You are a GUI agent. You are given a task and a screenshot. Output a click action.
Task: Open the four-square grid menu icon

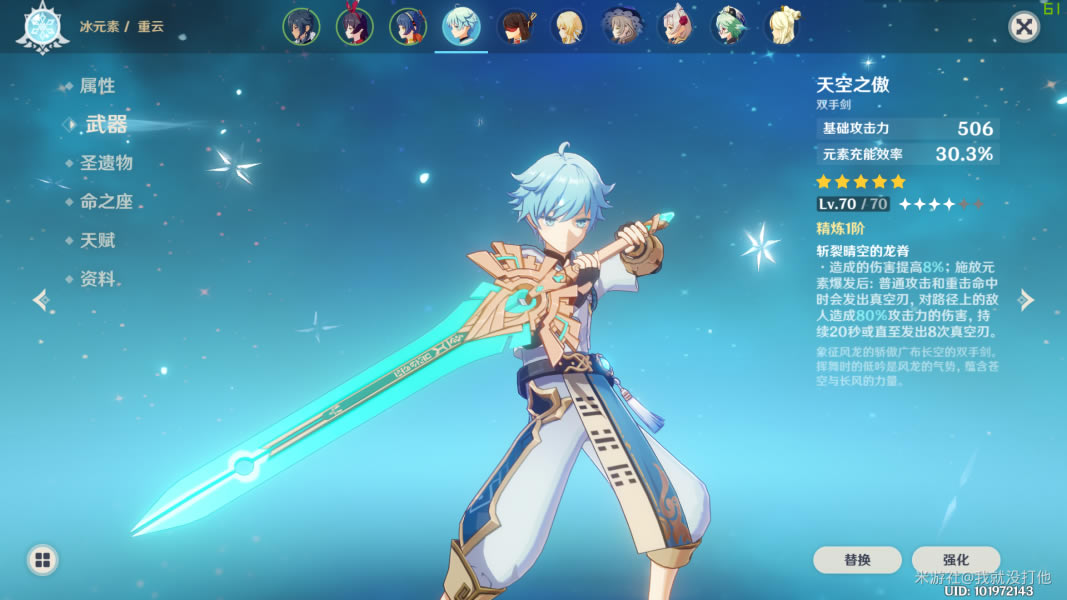[x=42, y=560]
